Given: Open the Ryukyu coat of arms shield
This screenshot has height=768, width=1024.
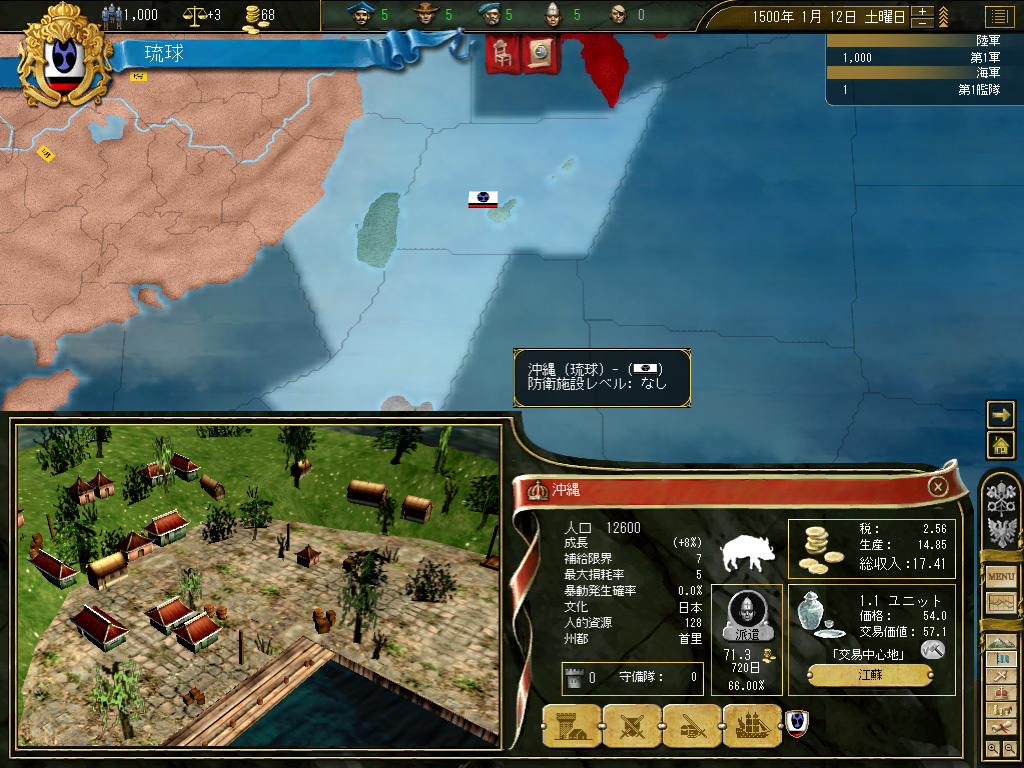Looking at the screenshot, I should [x=67, y=57].
